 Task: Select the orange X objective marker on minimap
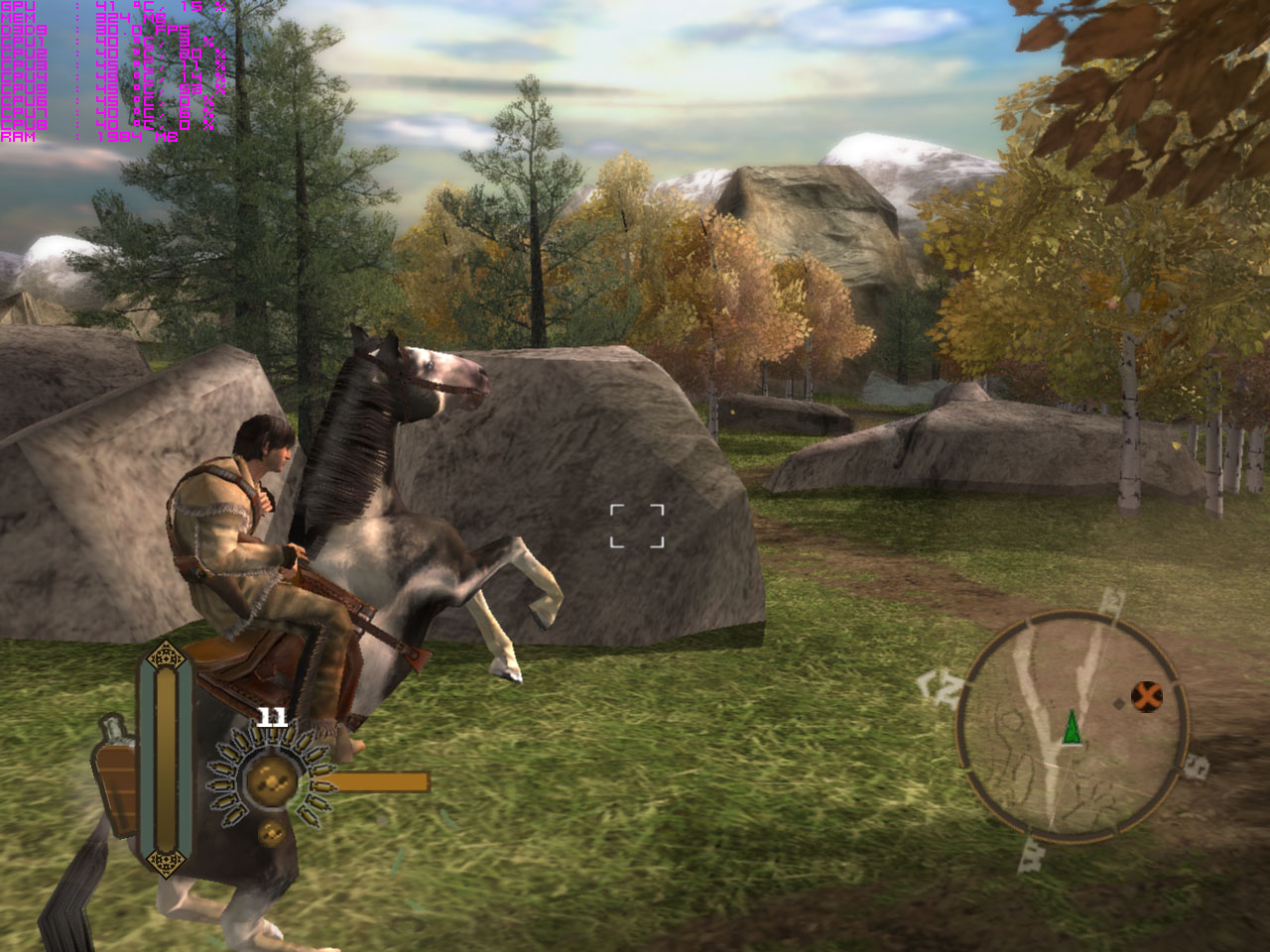click(x=1147, y=696)
